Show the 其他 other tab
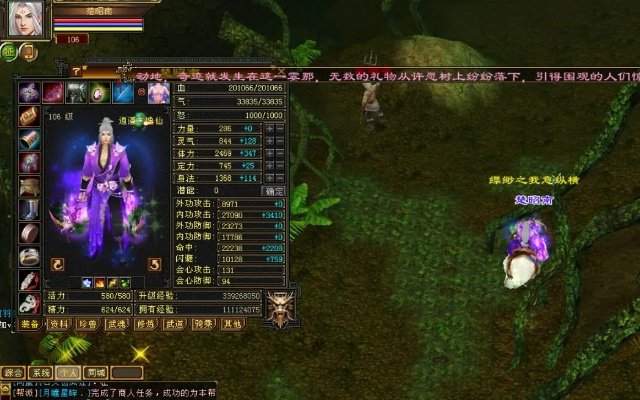The image size is (640, 400). tap(233, 324)
